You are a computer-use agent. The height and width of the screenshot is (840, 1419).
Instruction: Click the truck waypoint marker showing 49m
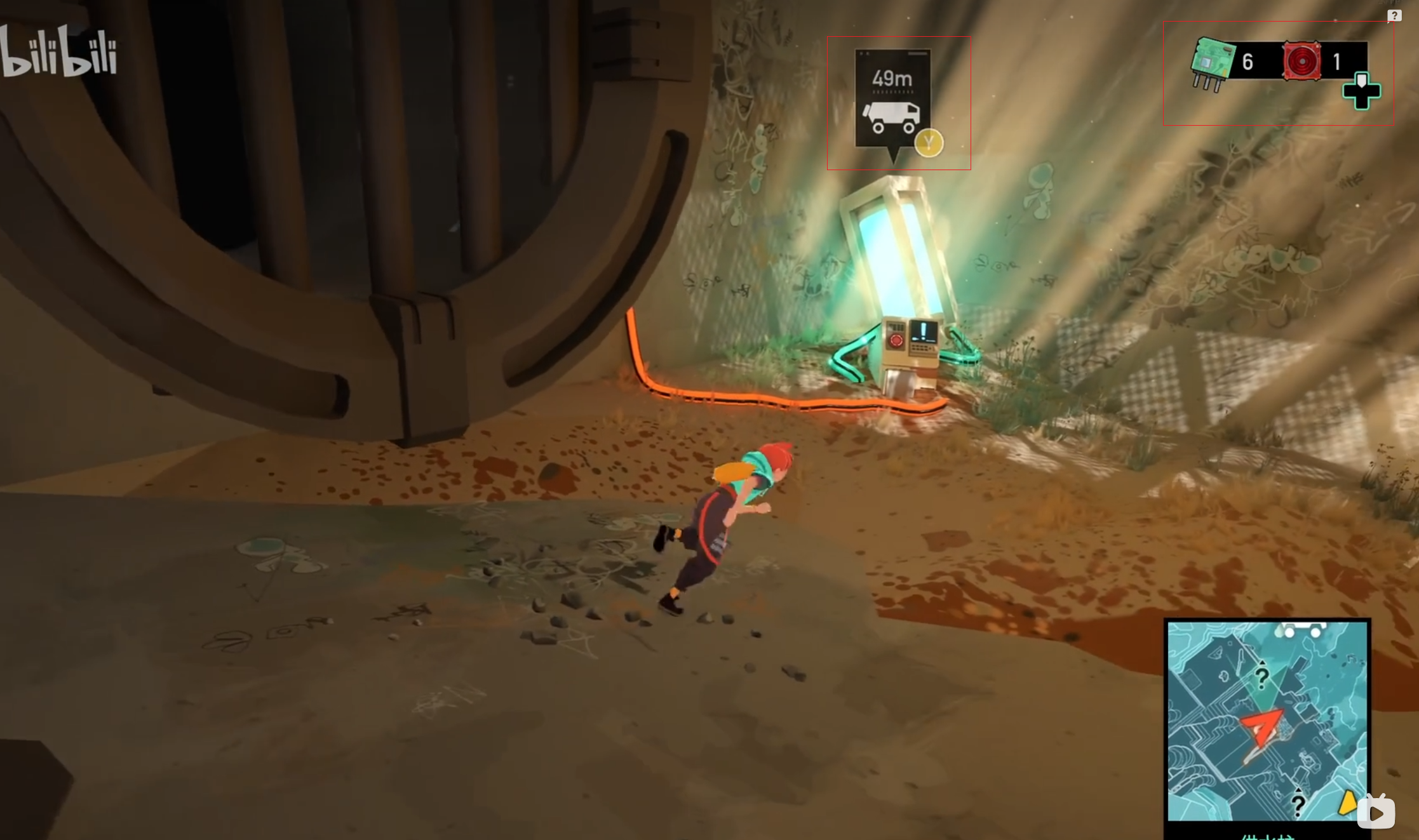point(892,100)
